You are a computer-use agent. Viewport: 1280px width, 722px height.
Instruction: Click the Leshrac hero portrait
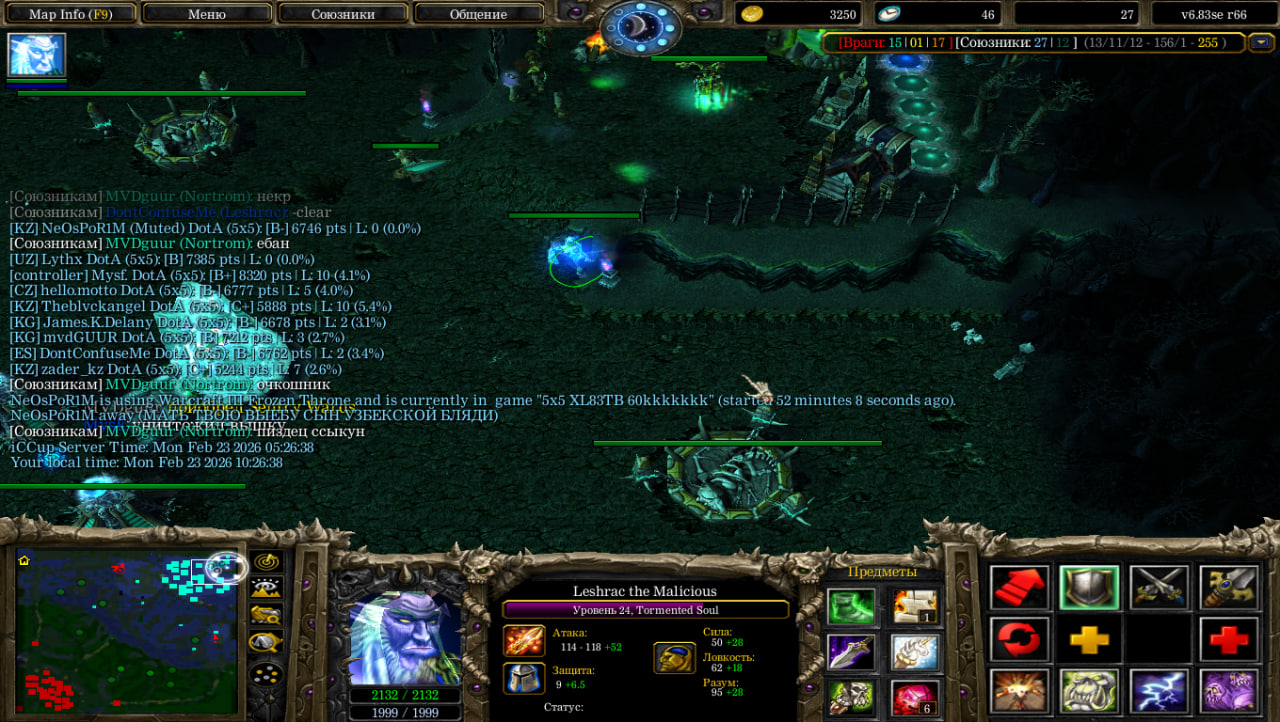click(x=405, y=637)
